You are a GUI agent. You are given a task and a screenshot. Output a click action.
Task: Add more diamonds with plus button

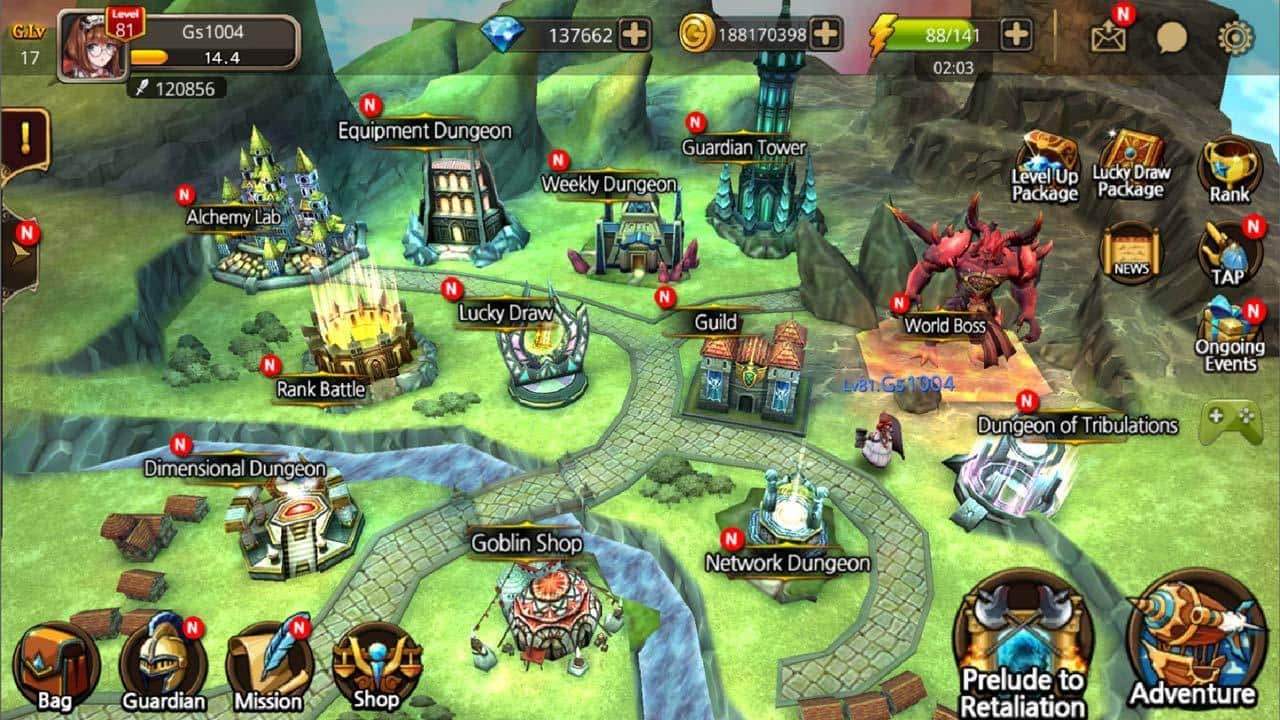(634, 35)
